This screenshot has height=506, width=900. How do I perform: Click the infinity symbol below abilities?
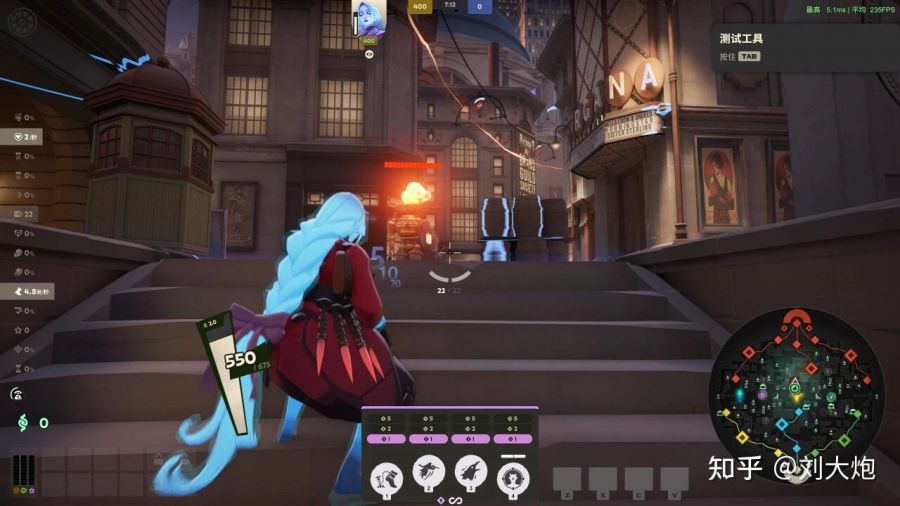(x=455, y=500)
